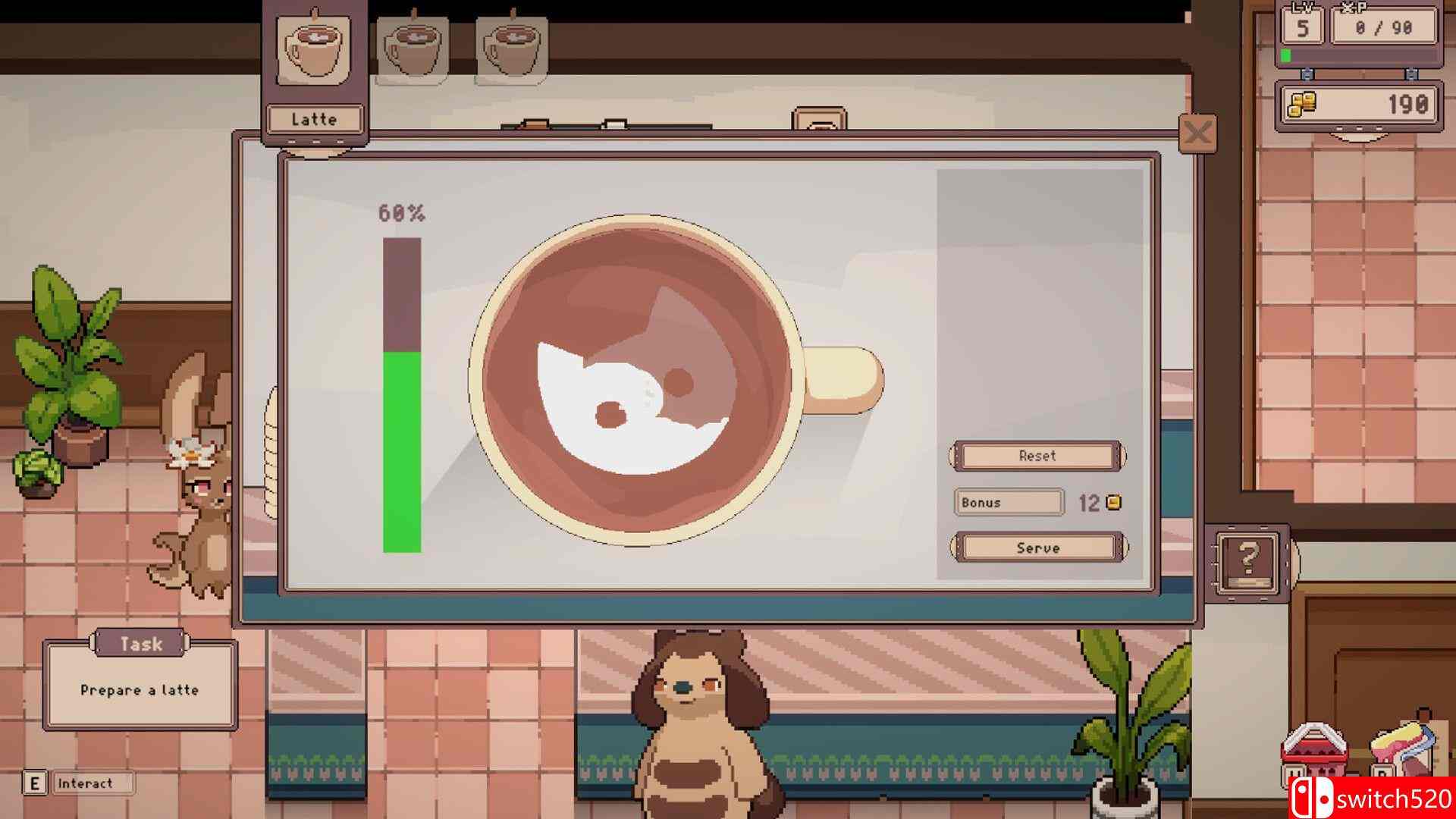Click the Bonus input field
Image resolution: width=1456 pixels, height=819 pixels.
pyautogui.click(x=1009, y=502)
